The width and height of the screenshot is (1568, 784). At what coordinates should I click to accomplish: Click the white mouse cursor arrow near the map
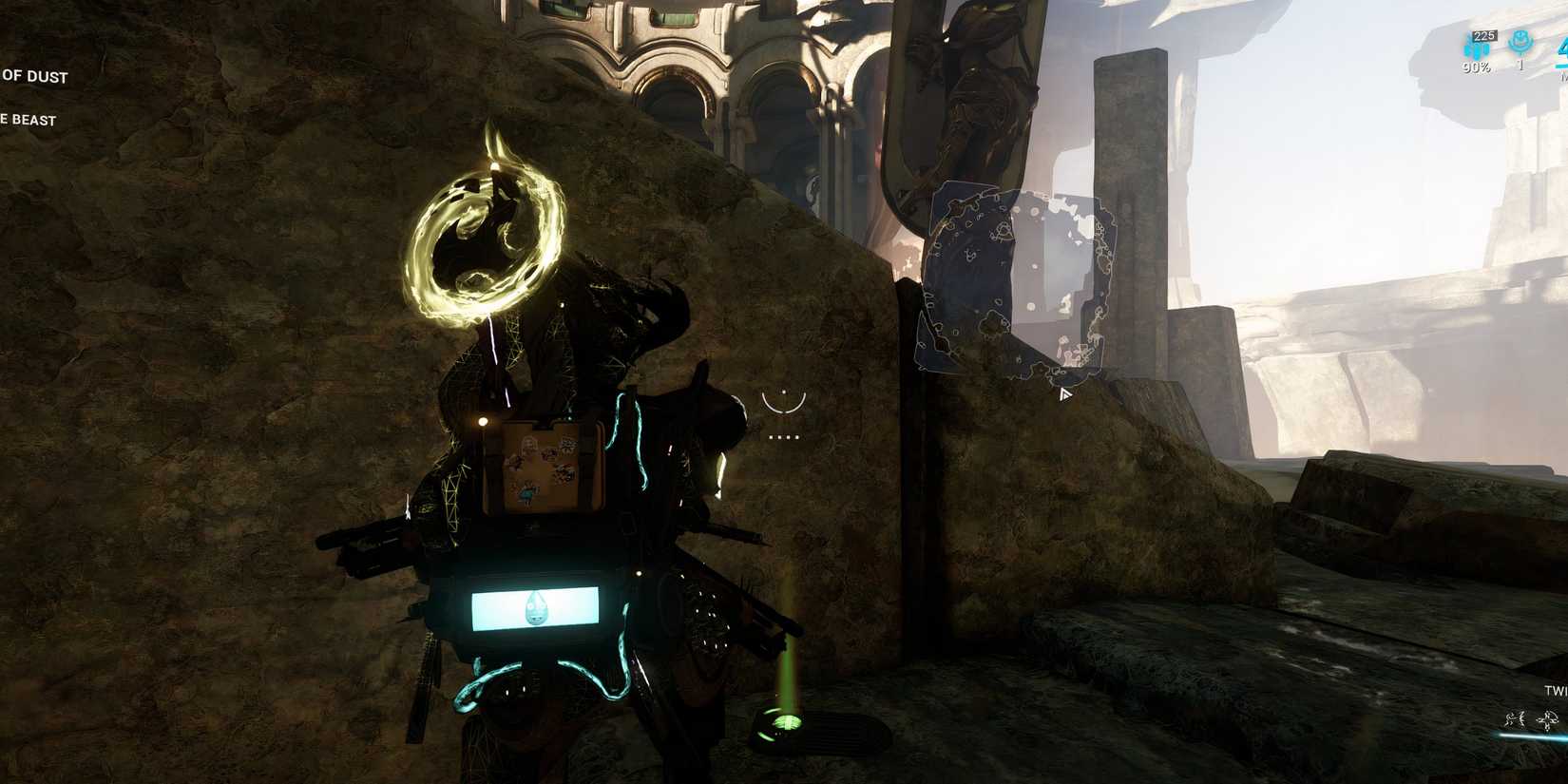[1065, 393]
